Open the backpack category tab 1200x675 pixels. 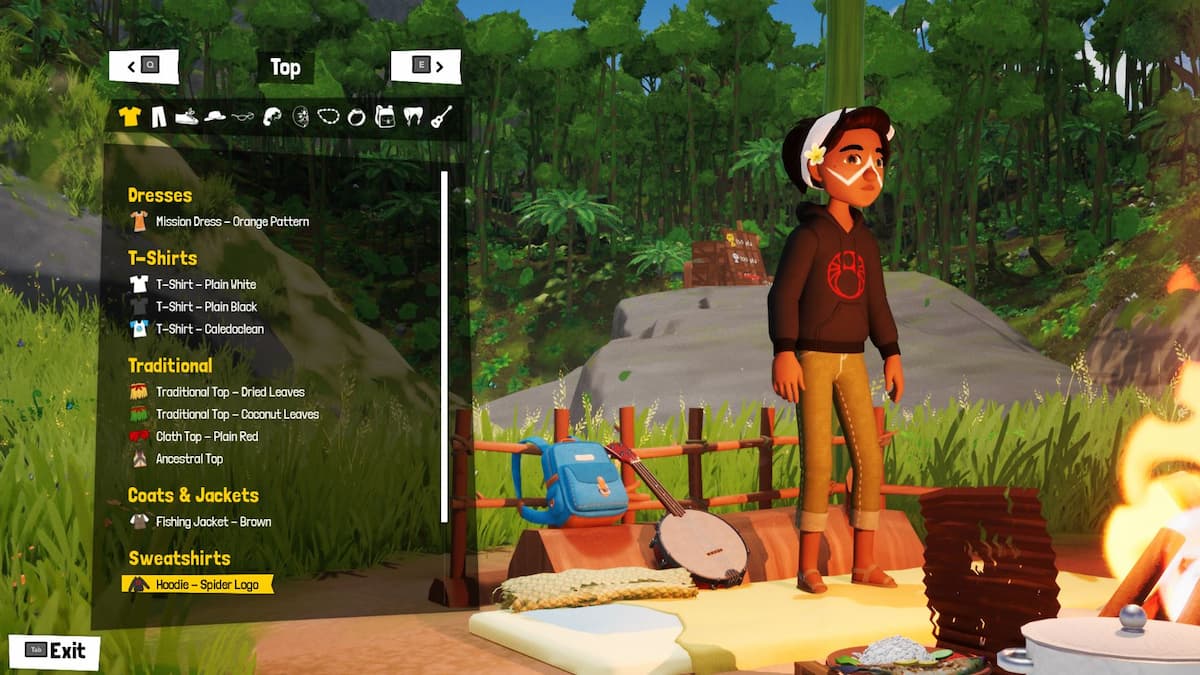384,117
